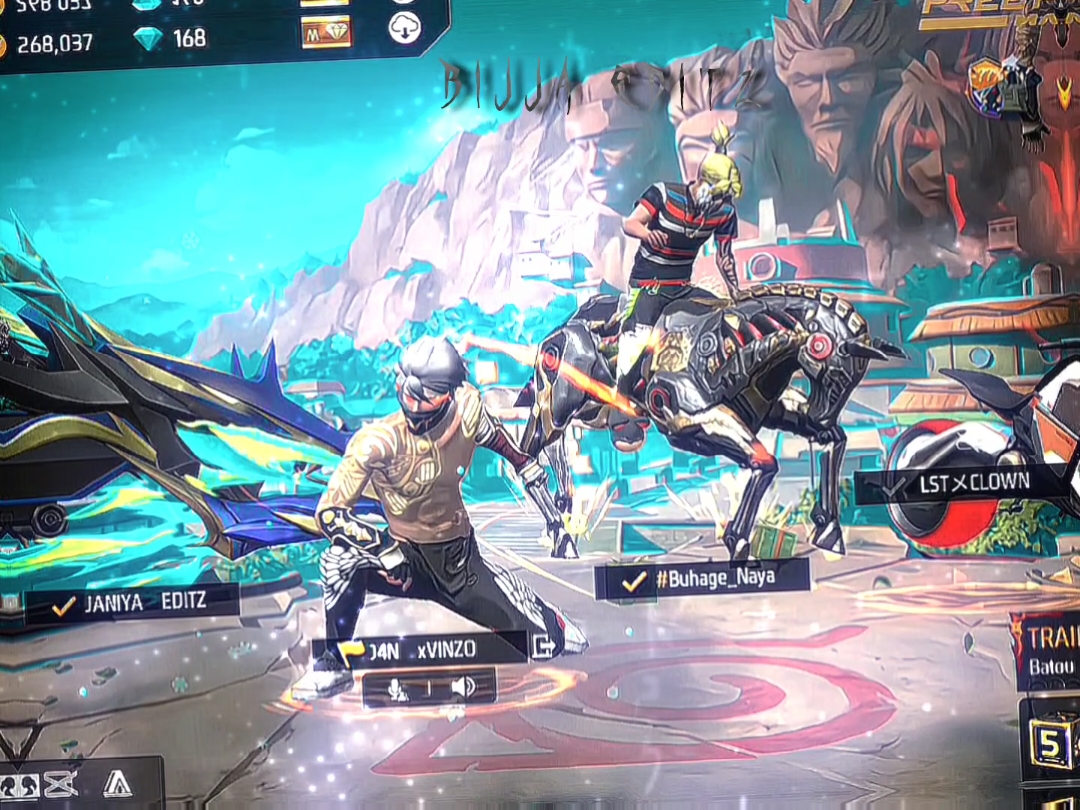Open the gold balance showing 268,037
The height and width of the screenshot is (810, 1080).
(x=50, y=43)
